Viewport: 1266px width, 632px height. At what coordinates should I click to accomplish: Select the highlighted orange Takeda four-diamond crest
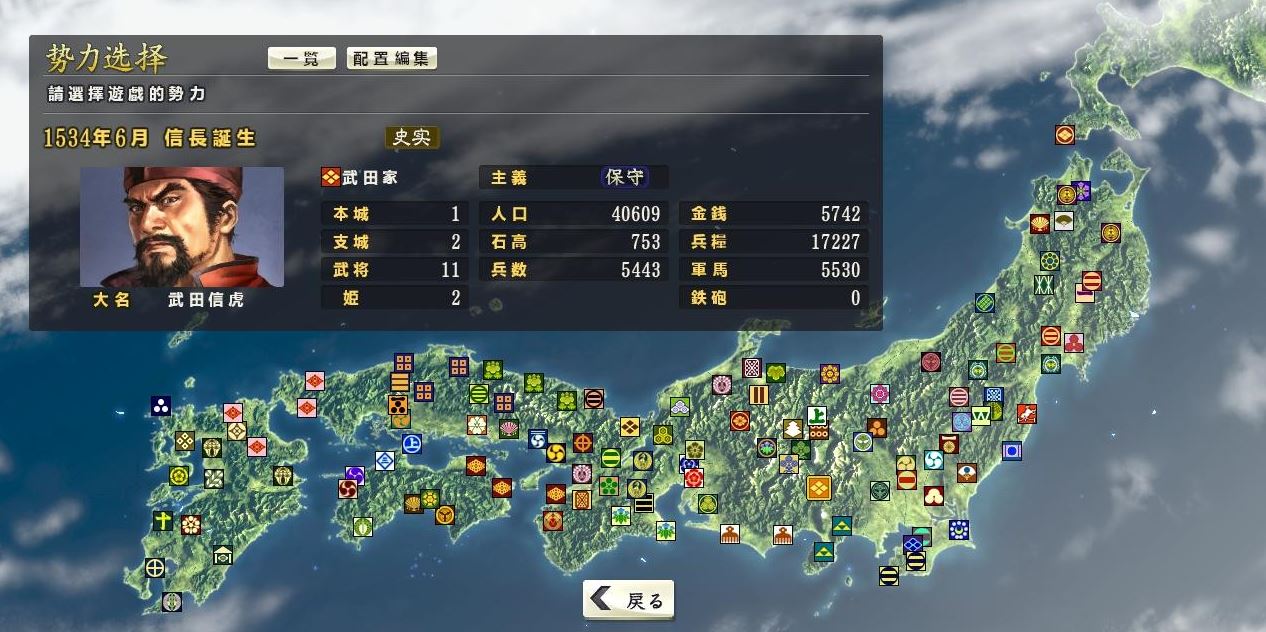(x=818, y=488)
